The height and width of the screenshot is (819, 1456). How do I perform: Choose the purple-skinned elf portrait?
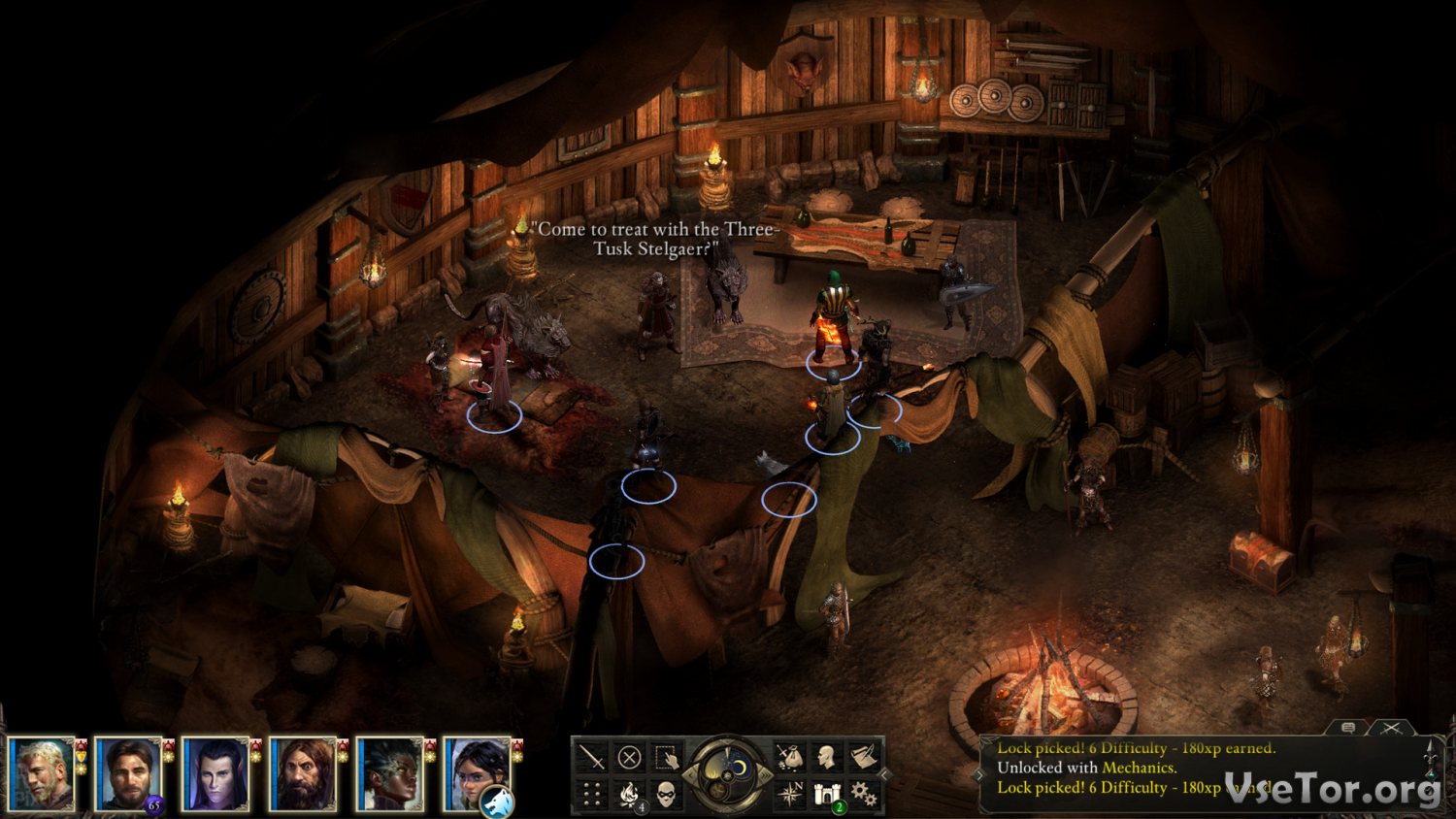point(215,773)
